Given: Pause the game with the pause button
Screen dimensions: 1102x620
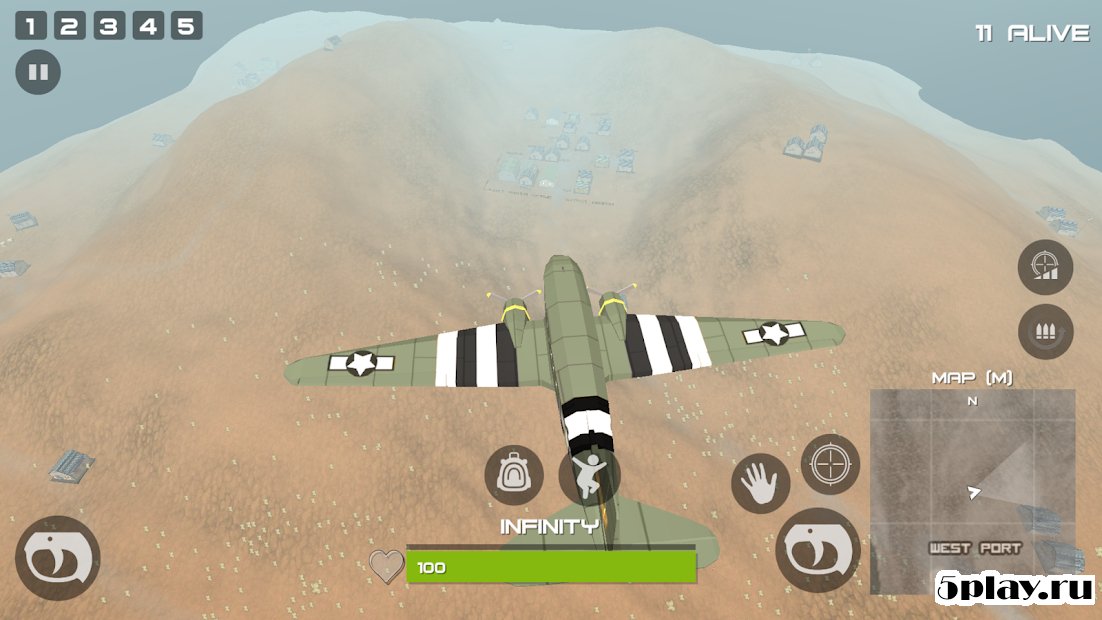Looking at the screenshot, I should 38,73.
